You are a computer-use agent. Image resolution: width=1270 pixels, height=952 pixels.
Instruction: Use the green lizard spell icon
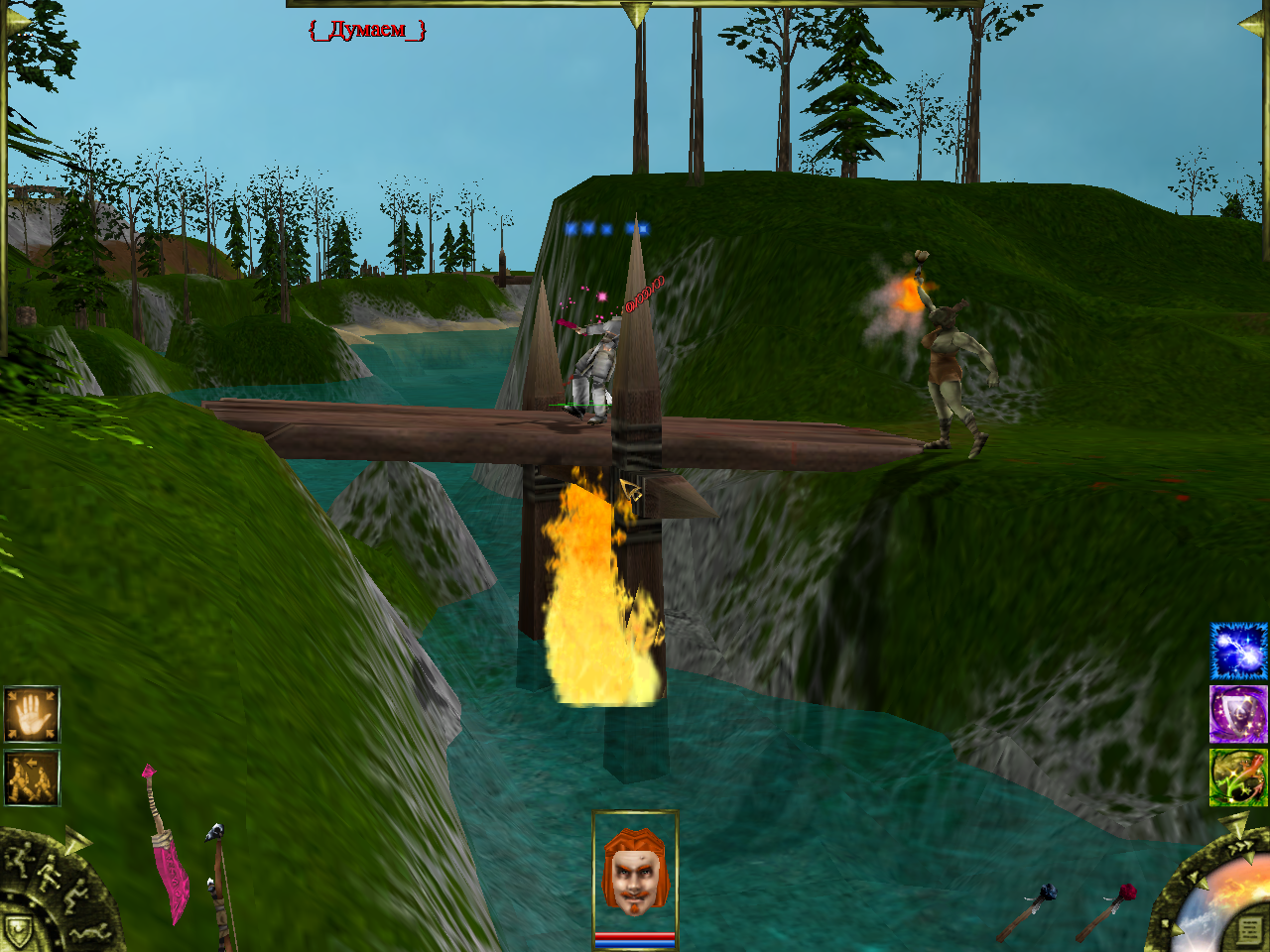(1238, 777)
